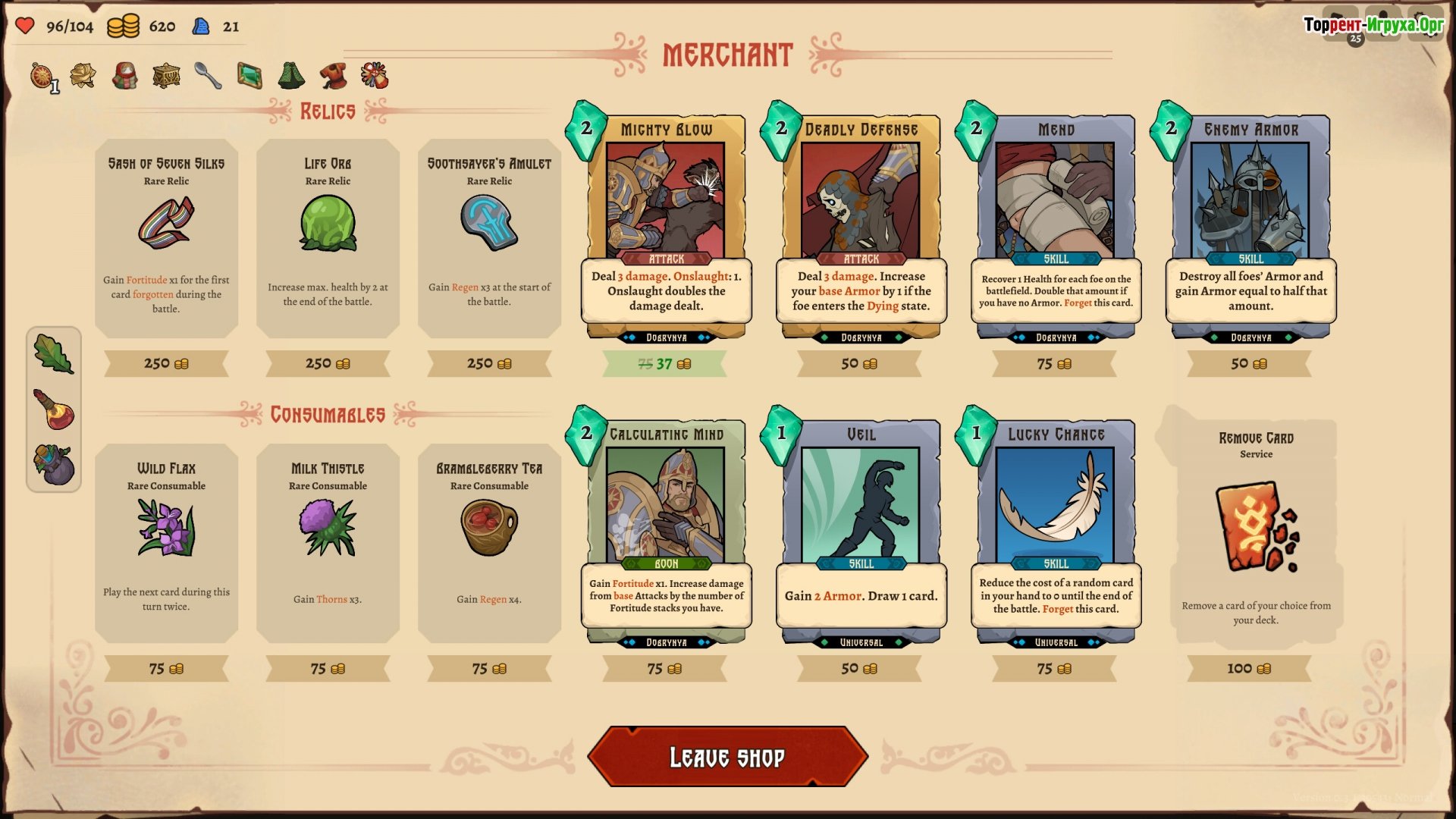Viewport: 1456px width, 819px height.
Task: Select the red potion flask slot
Action: coord(53,409)
